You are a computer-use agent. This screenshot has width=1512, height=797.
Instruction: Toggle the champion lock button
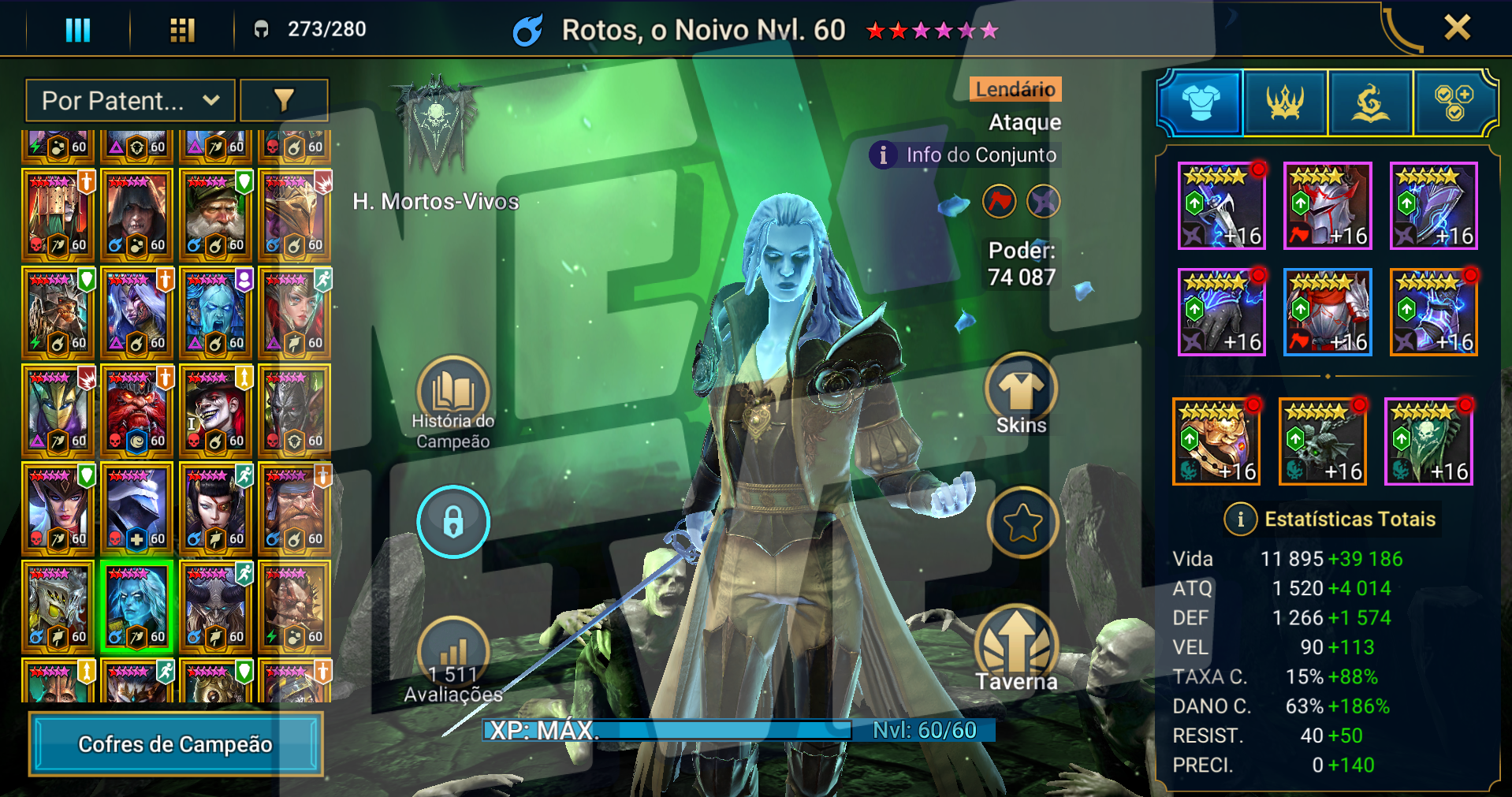pyautogui.click(x=453, y=522)
